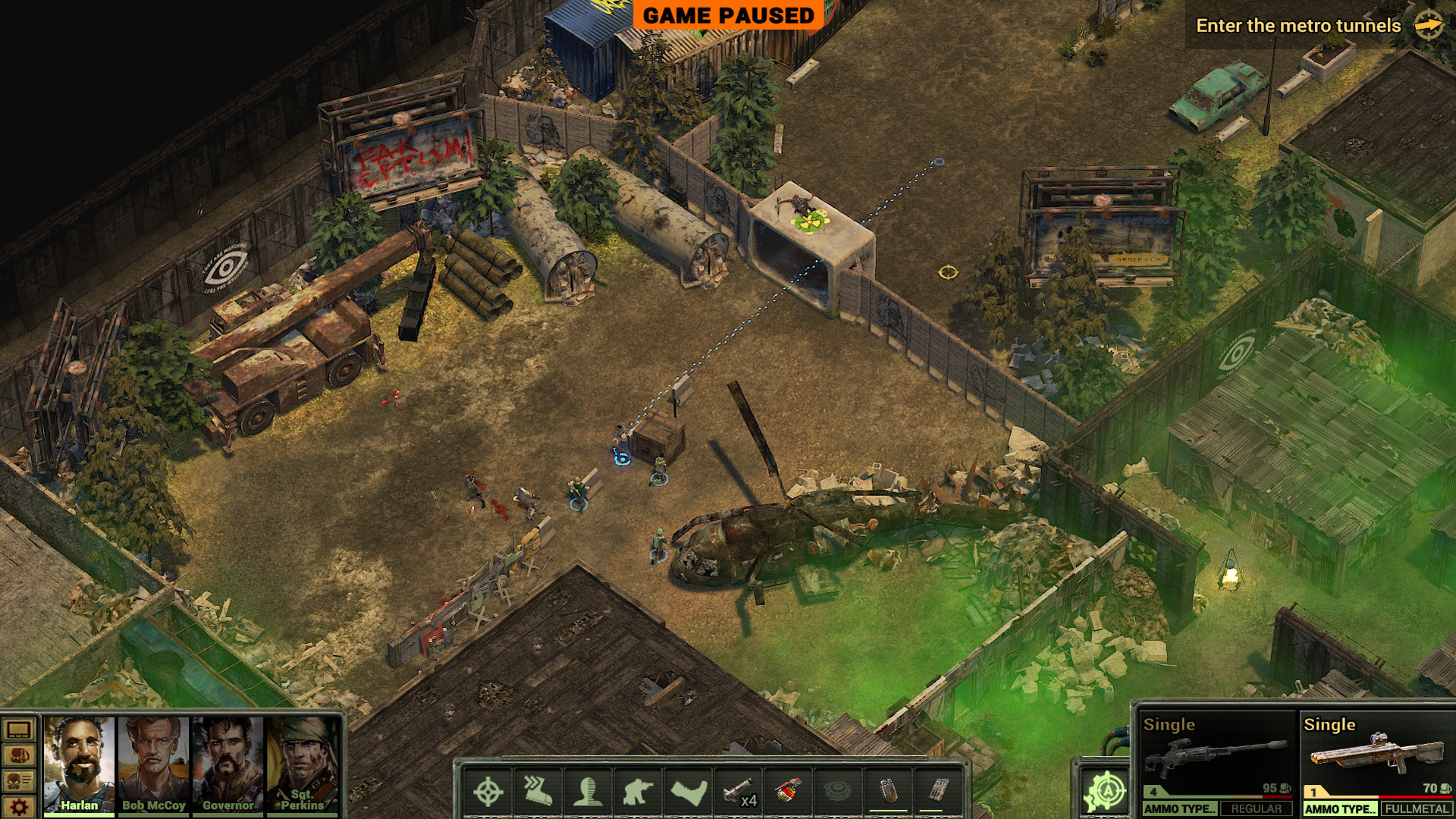The image size is (1456, 819).
Task: Toggle the running boot with arrows
Action: (x=538, y=792)
